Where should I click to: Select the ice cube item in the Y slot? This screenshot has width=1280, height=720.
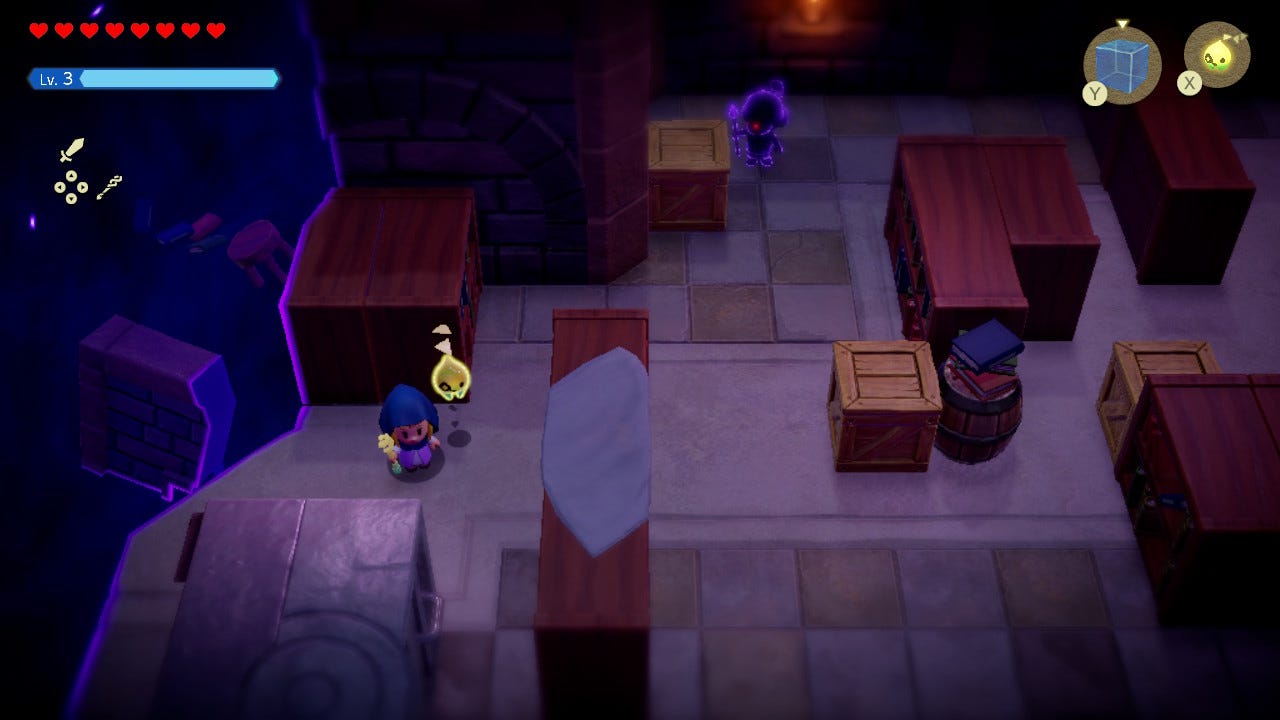[1122, 62]
